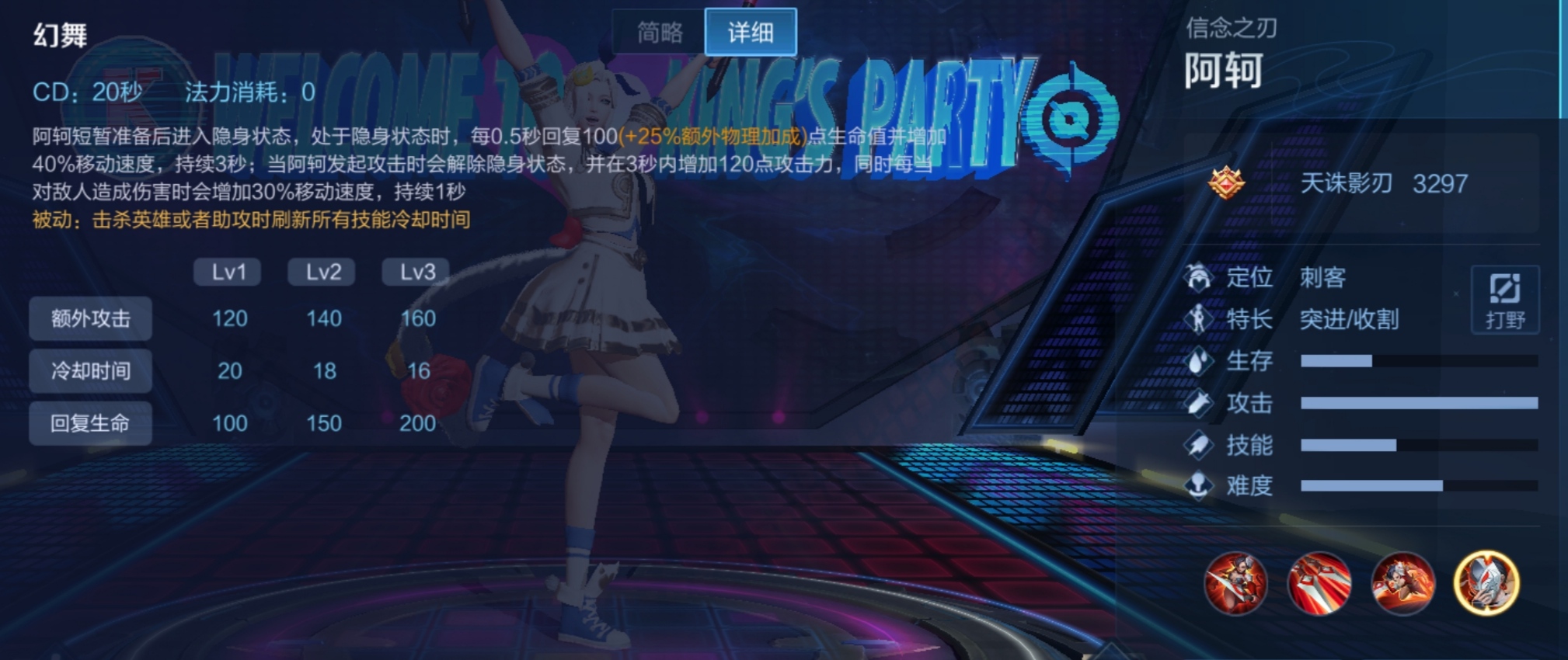Expand the 回复生命 stat row
Viewport: 1568px width, 660px height.
coord(90,423)
